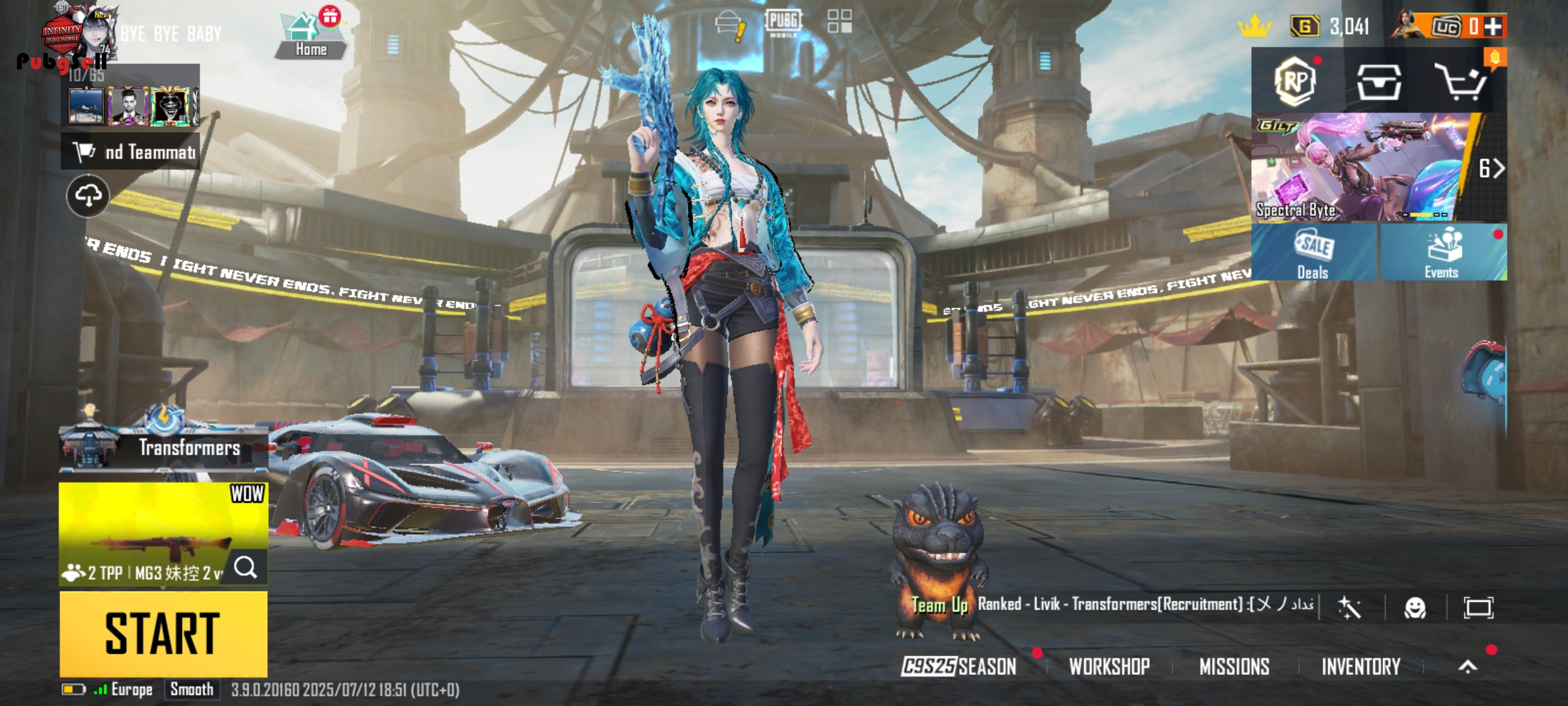Image resolution: width=1568 pixels, height=706 pixels.
Task: Add UC with the plus button
Action: (1493, 26)
